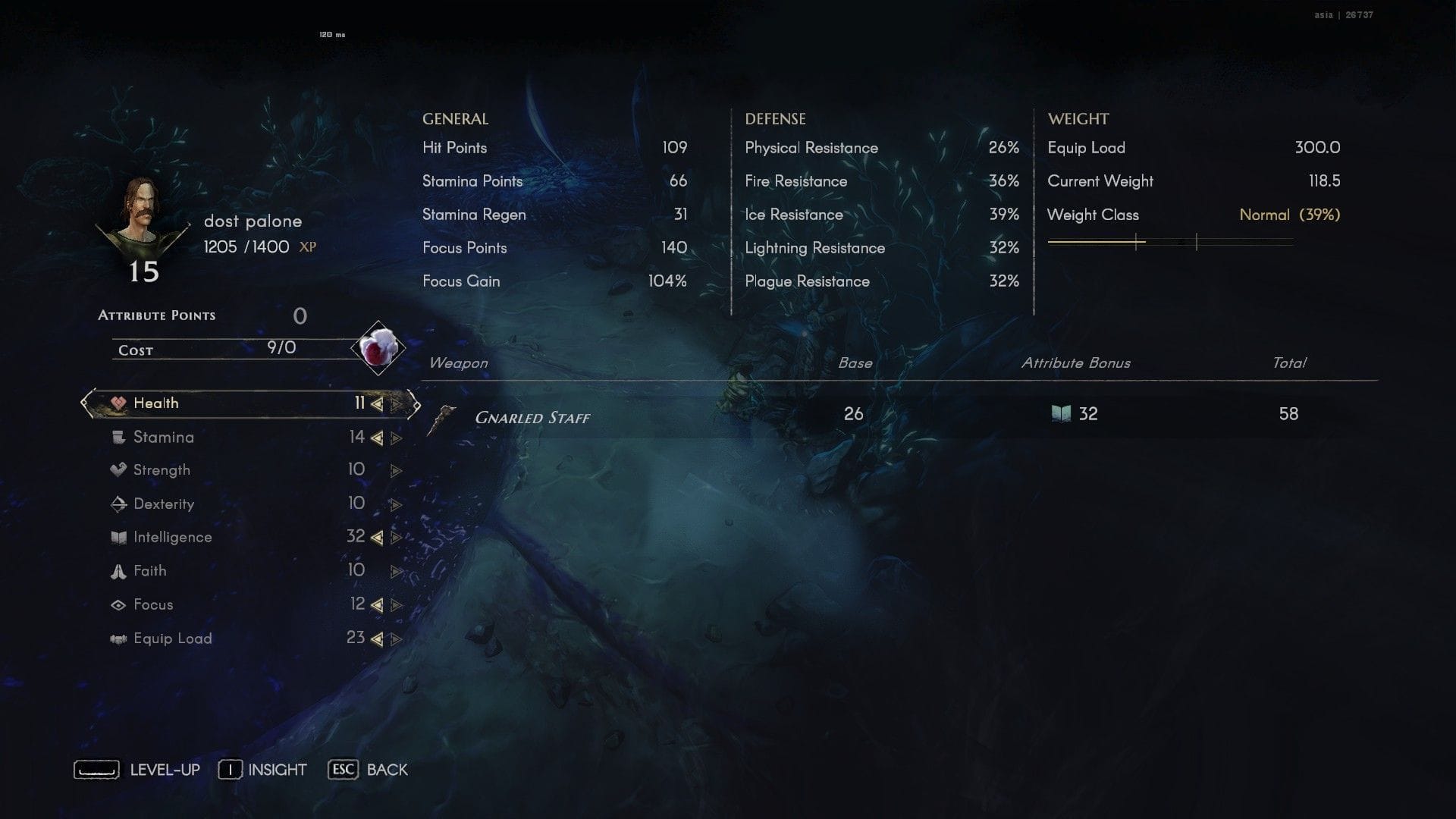Decrease the Equip Load attribute value
The height and width of the screenshot is (819, 1456).
(377, 639)
